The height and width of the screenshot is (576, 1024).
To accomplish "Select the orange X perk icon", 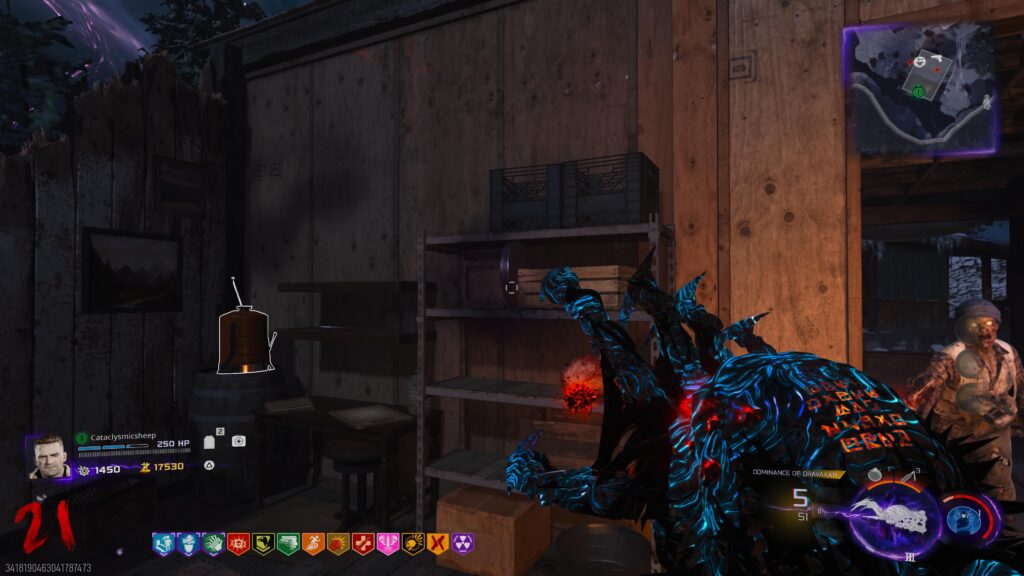I will pos(437,543).
